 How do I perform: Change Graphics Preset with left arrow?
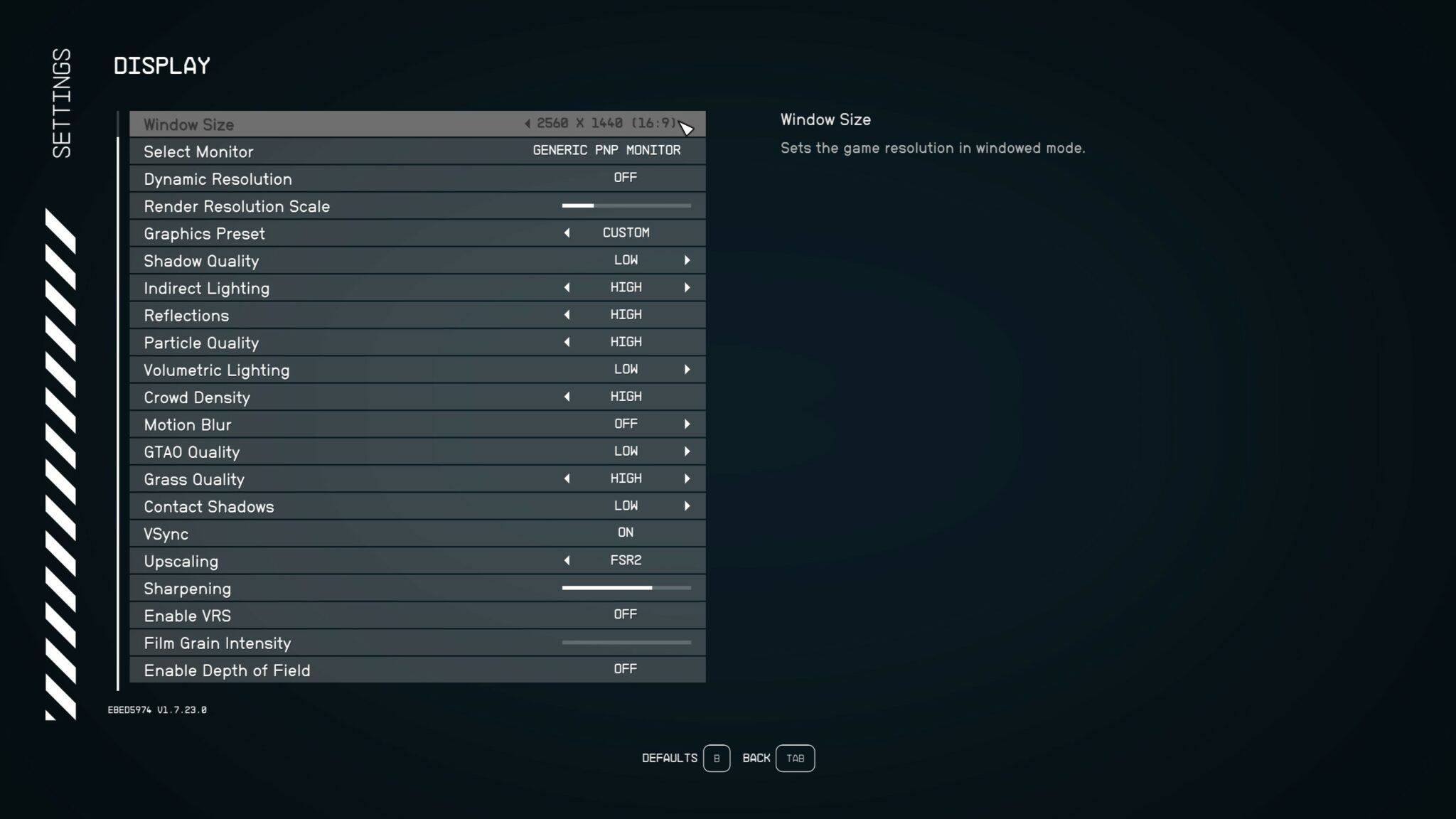tap(567, 232)
